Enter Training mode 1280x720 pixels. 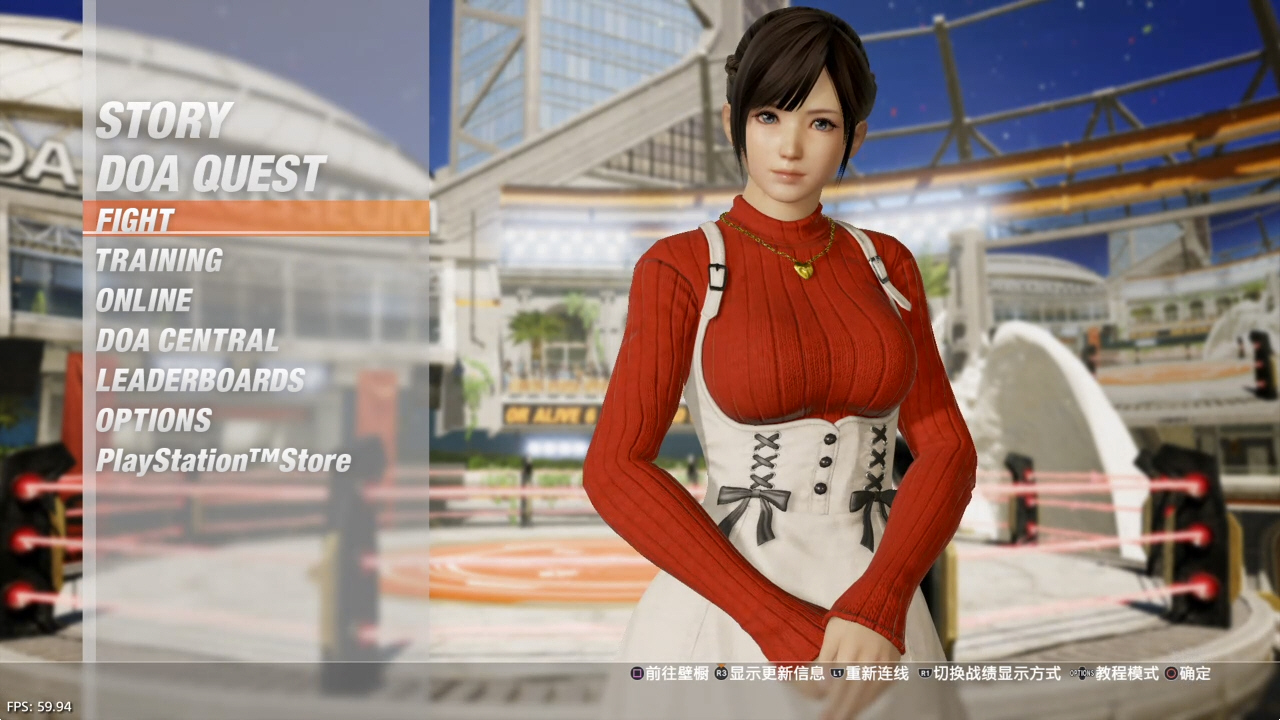pyautogui.click(x=159, y=261)
